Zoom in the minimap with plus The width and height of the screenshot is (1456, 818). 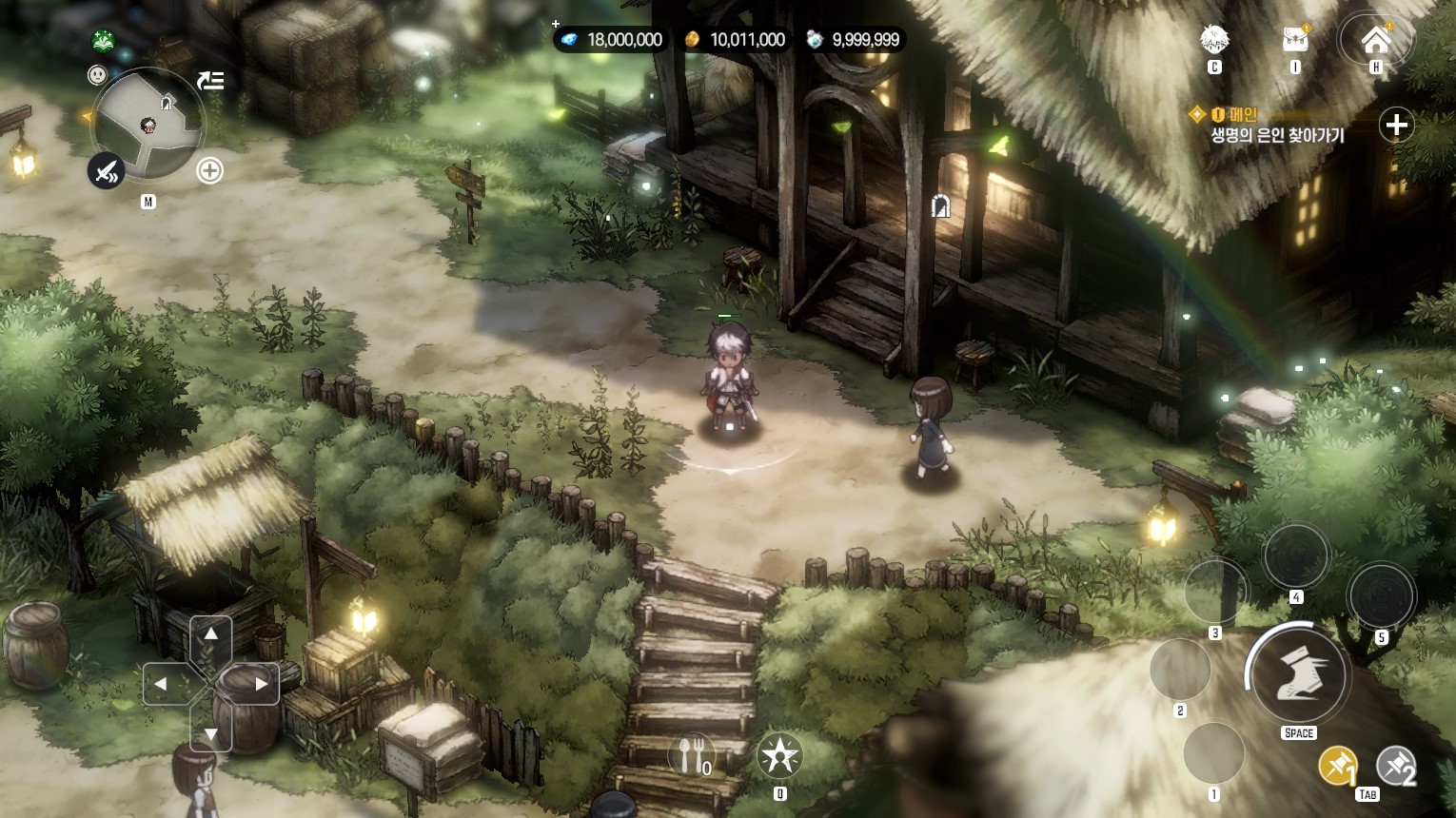tap(209, 171)
